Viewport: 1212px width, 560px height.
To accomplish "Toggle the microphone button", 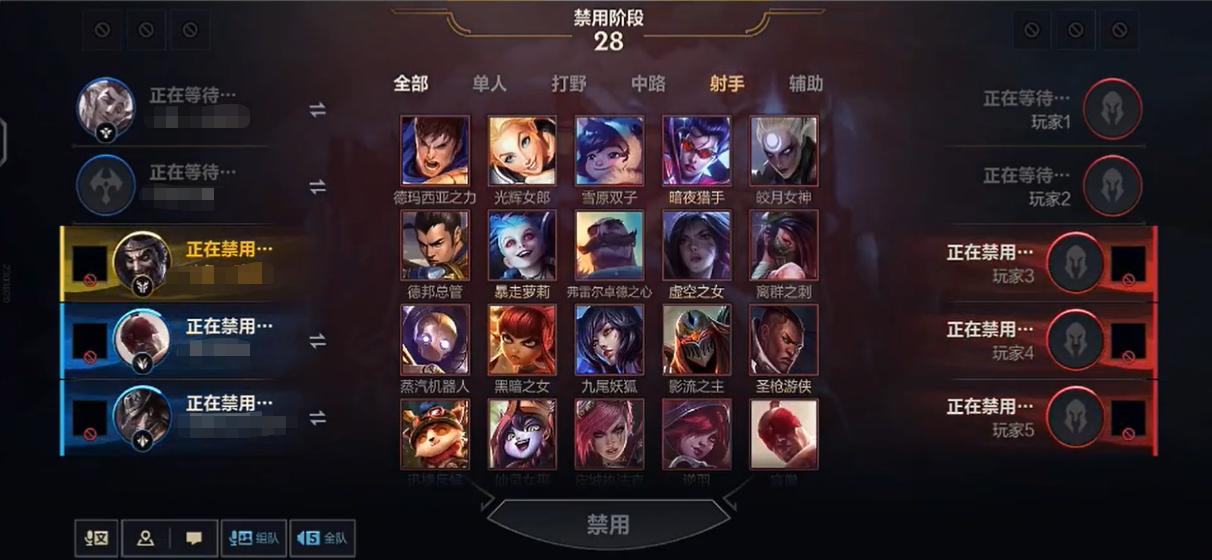I will coord(97,538).
